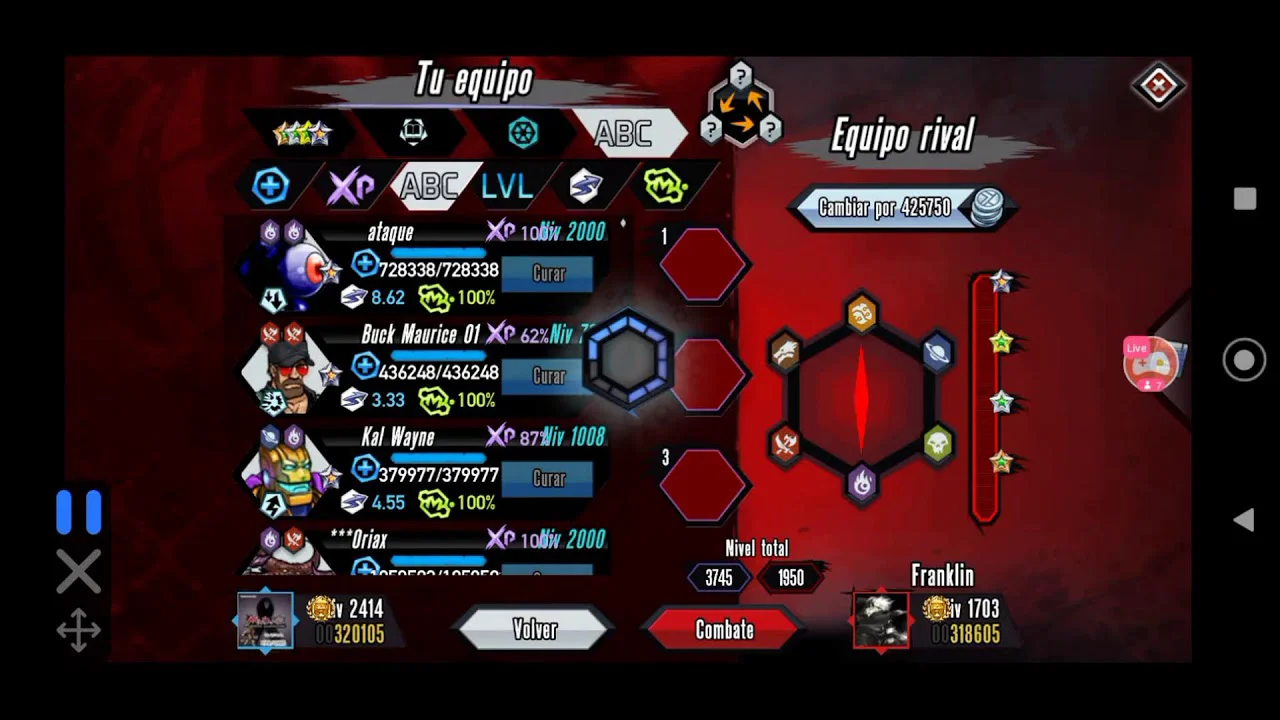This screenshot has width=1280, height=720.
Task: Switch to the stars filter tab
Action: click(x=301, y=132)
